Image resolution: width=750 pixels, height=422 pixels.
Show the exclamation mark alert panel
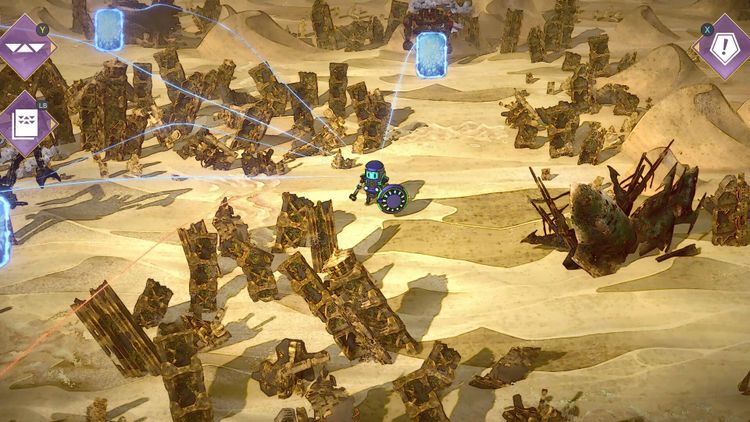[x=724, y=47]
